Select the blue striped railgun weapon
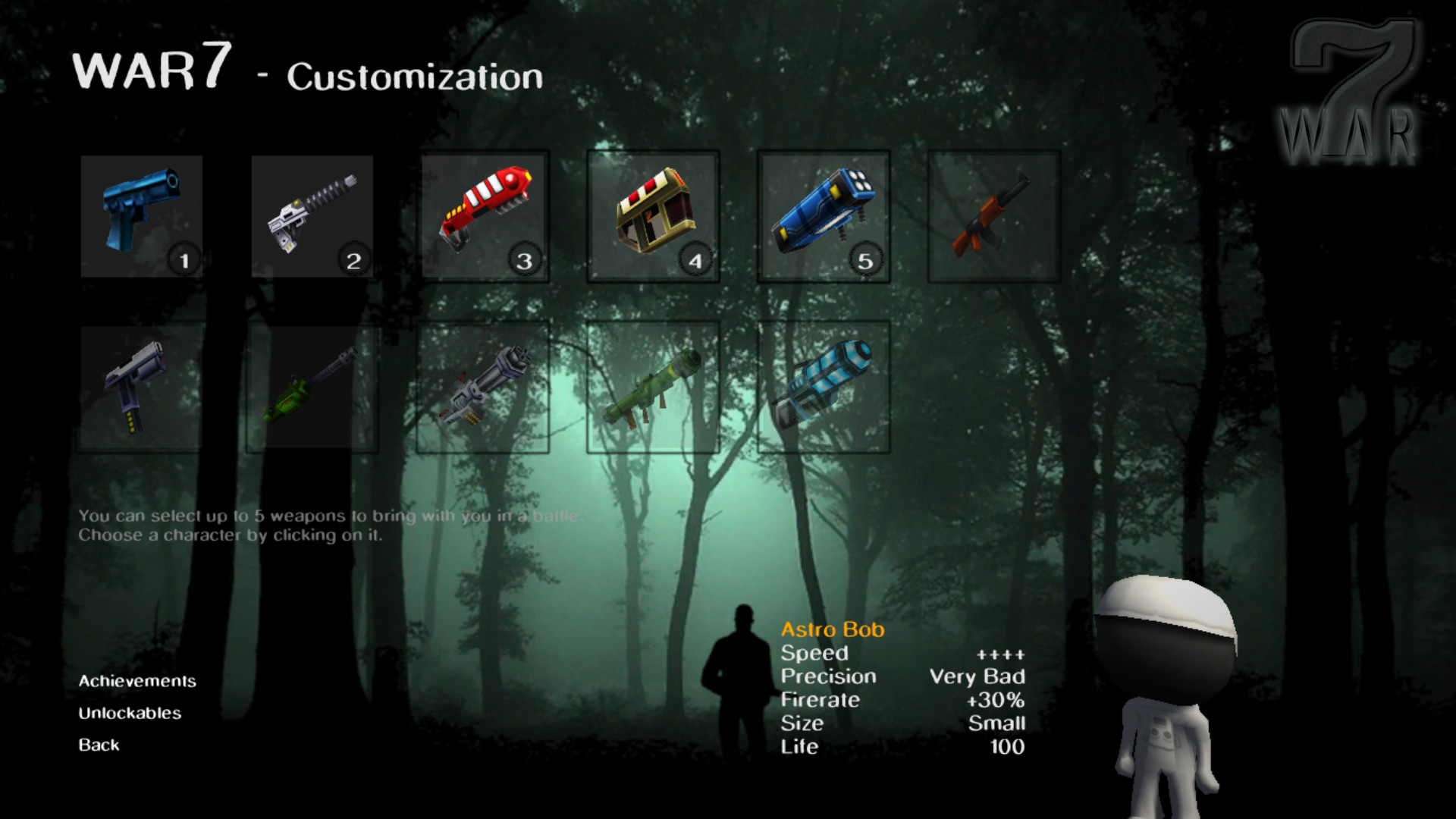Image resolution: width=1456 pixels, height=819 pixels. coord(824,388)
